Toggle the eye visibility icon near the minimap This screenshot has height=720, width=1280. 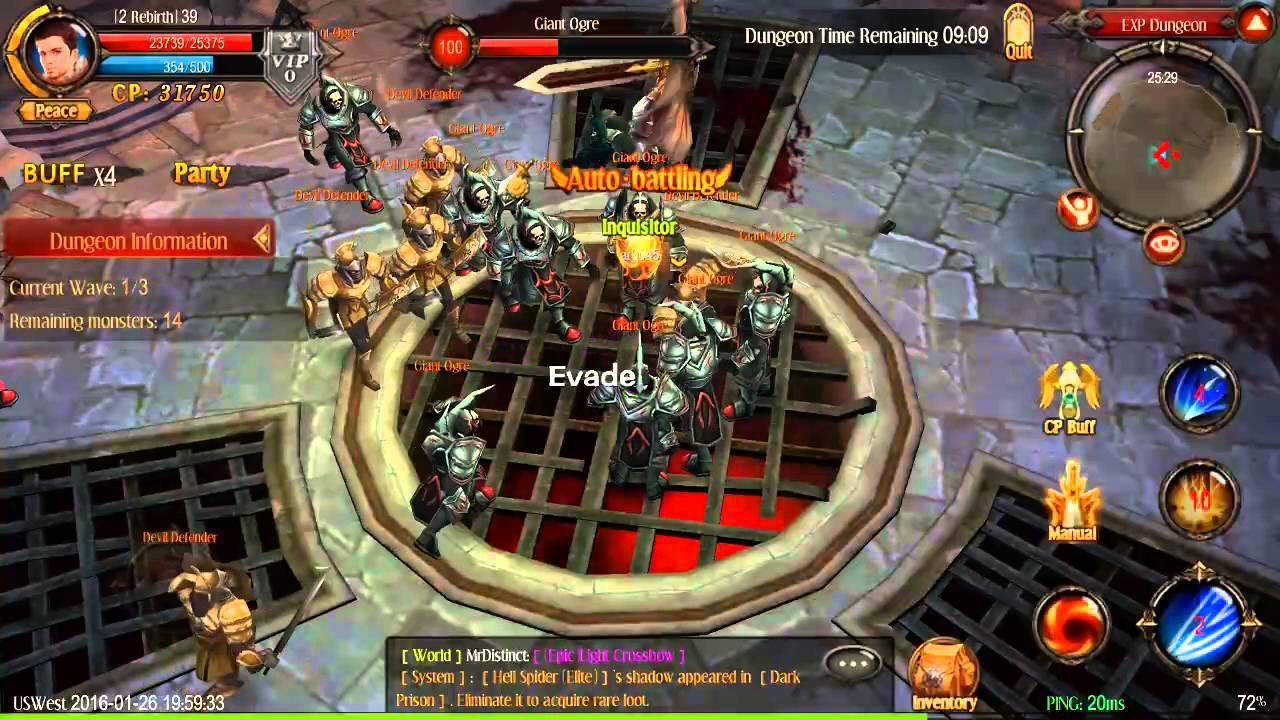click(1163, 244)
